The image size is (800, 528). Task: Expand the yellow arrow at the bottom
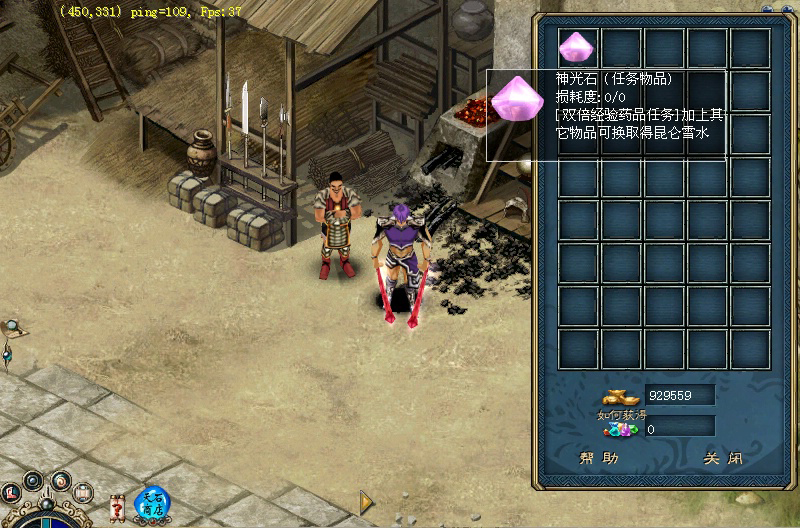(x=366, y=500)
